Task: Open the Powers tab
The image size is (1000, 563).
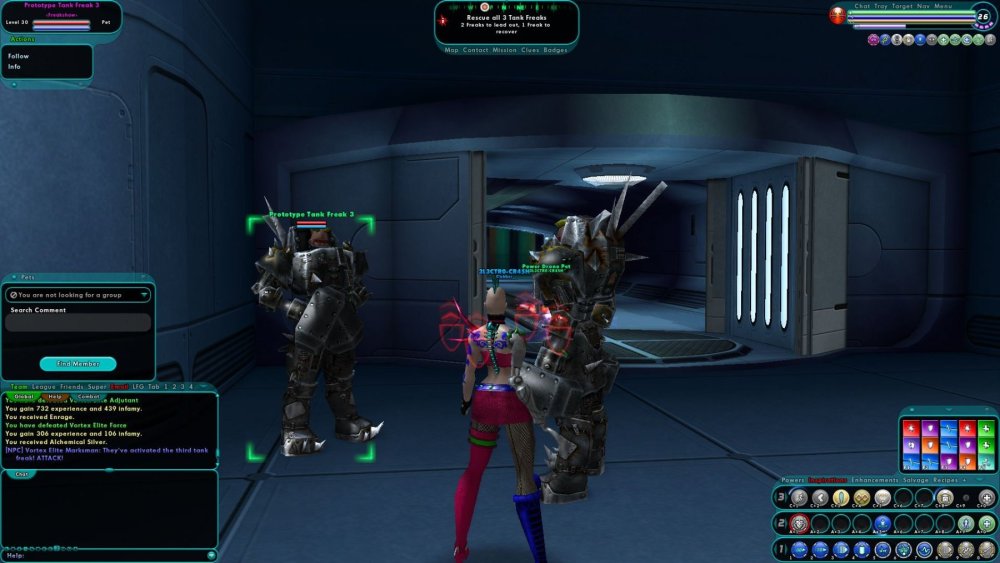Action: (x=793, y=480)
